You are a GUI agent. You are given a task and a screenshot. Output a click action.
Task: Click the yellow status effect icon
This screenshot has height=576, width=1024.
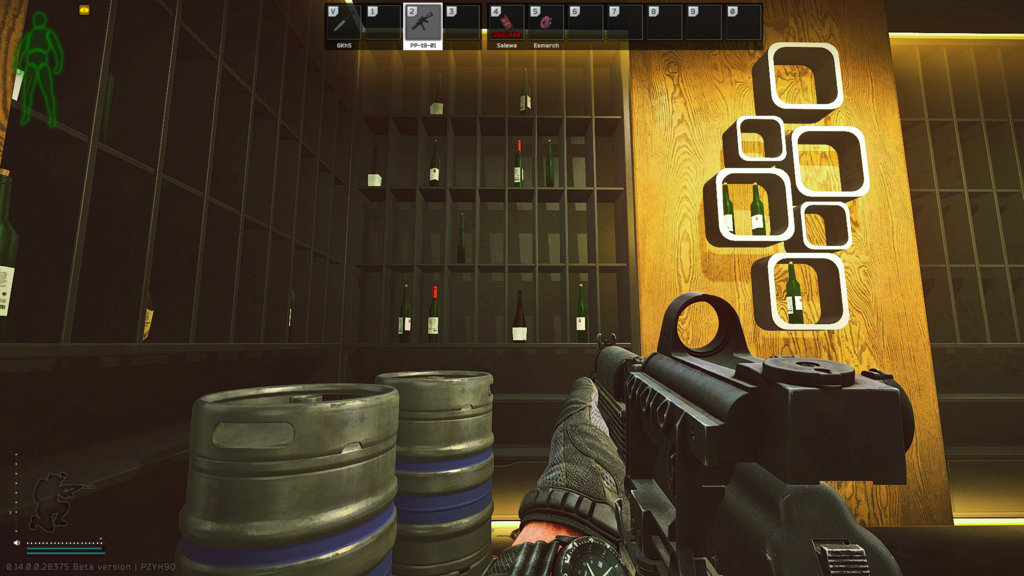tap(84, 10)
